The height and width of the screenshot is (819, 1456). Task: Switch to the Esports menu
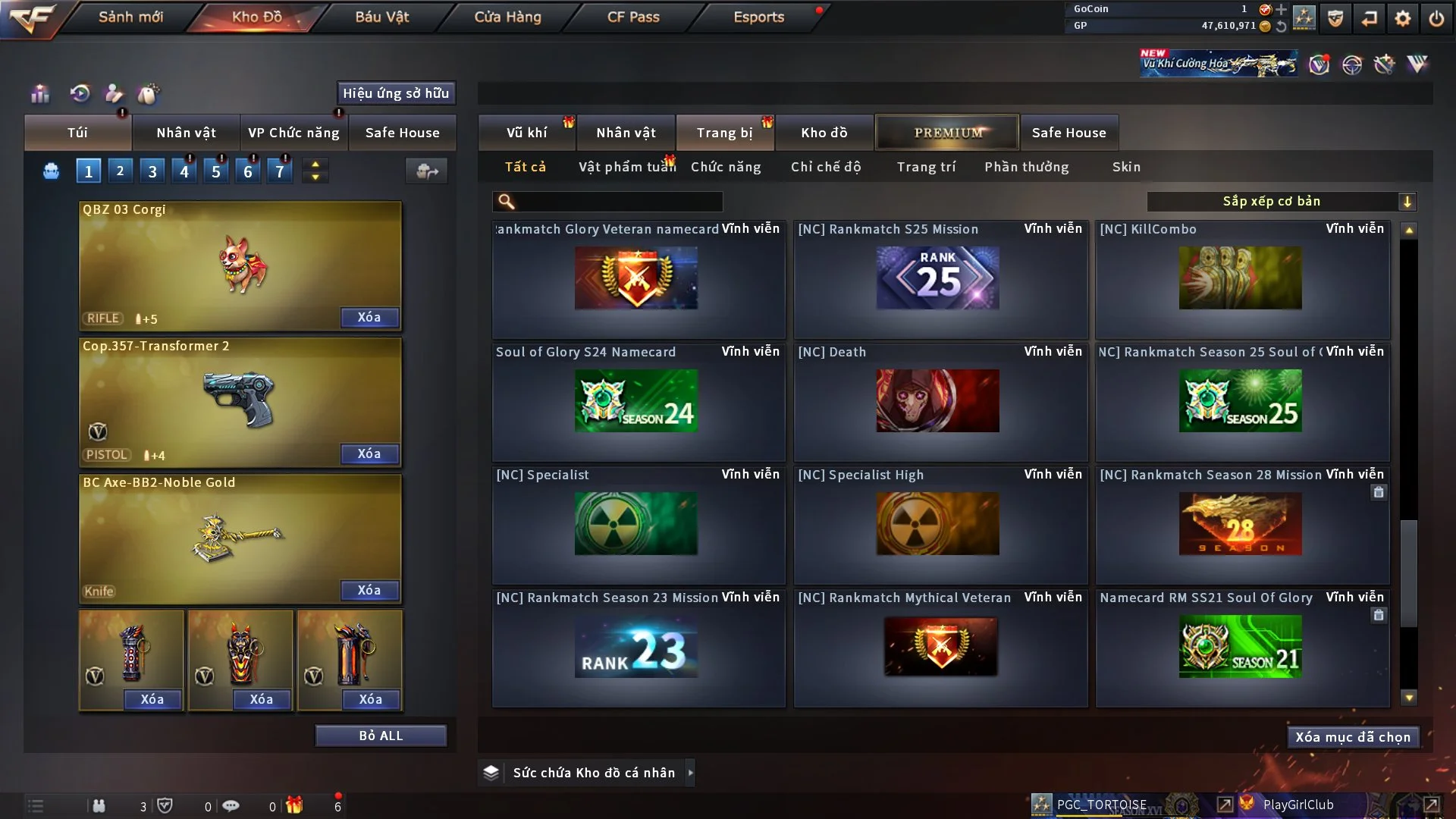[x=758, y=17]
